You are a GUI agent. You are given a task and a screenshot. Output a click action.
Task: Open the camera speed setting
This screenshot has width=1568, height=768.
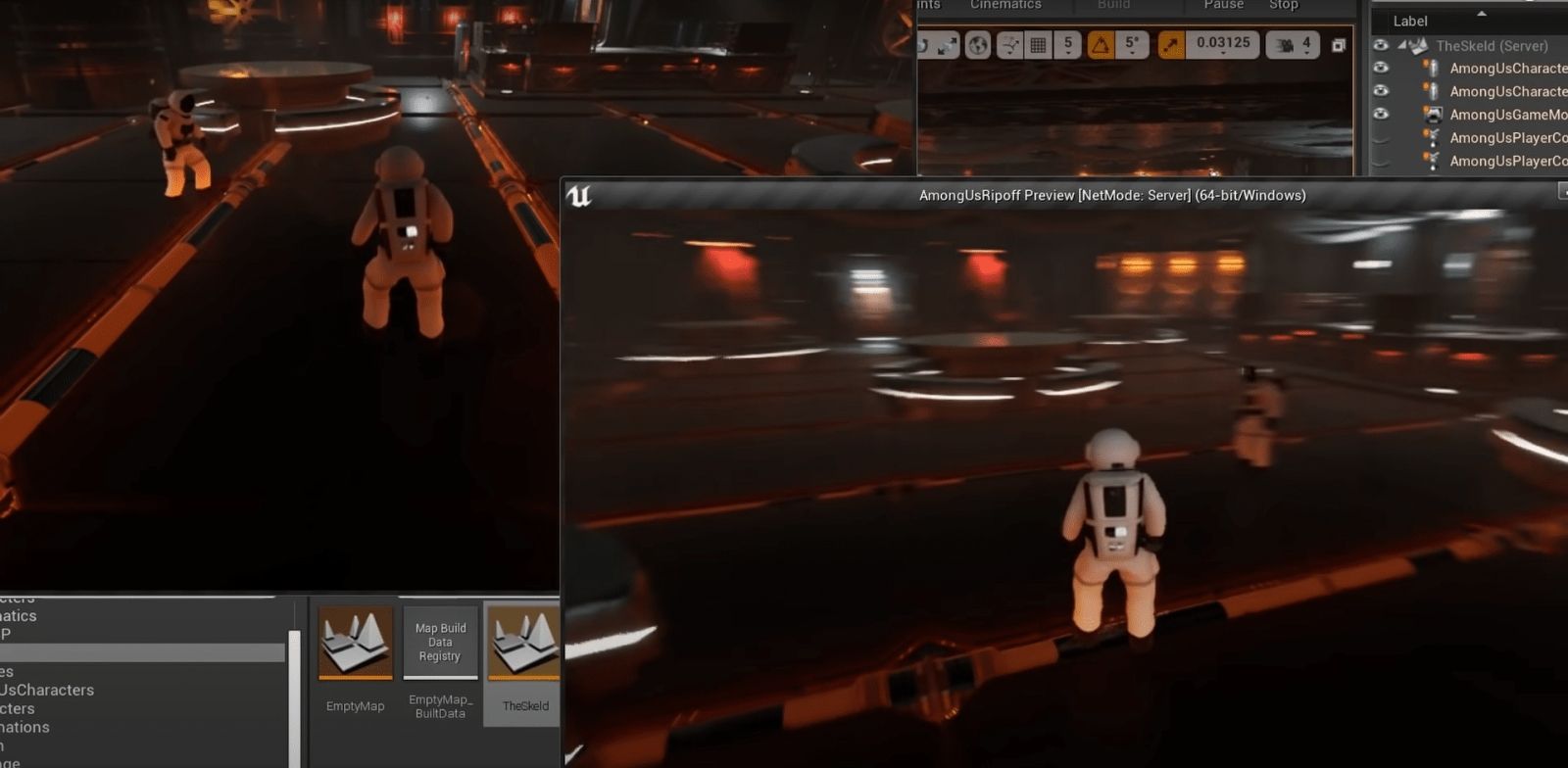(1294, 45)
